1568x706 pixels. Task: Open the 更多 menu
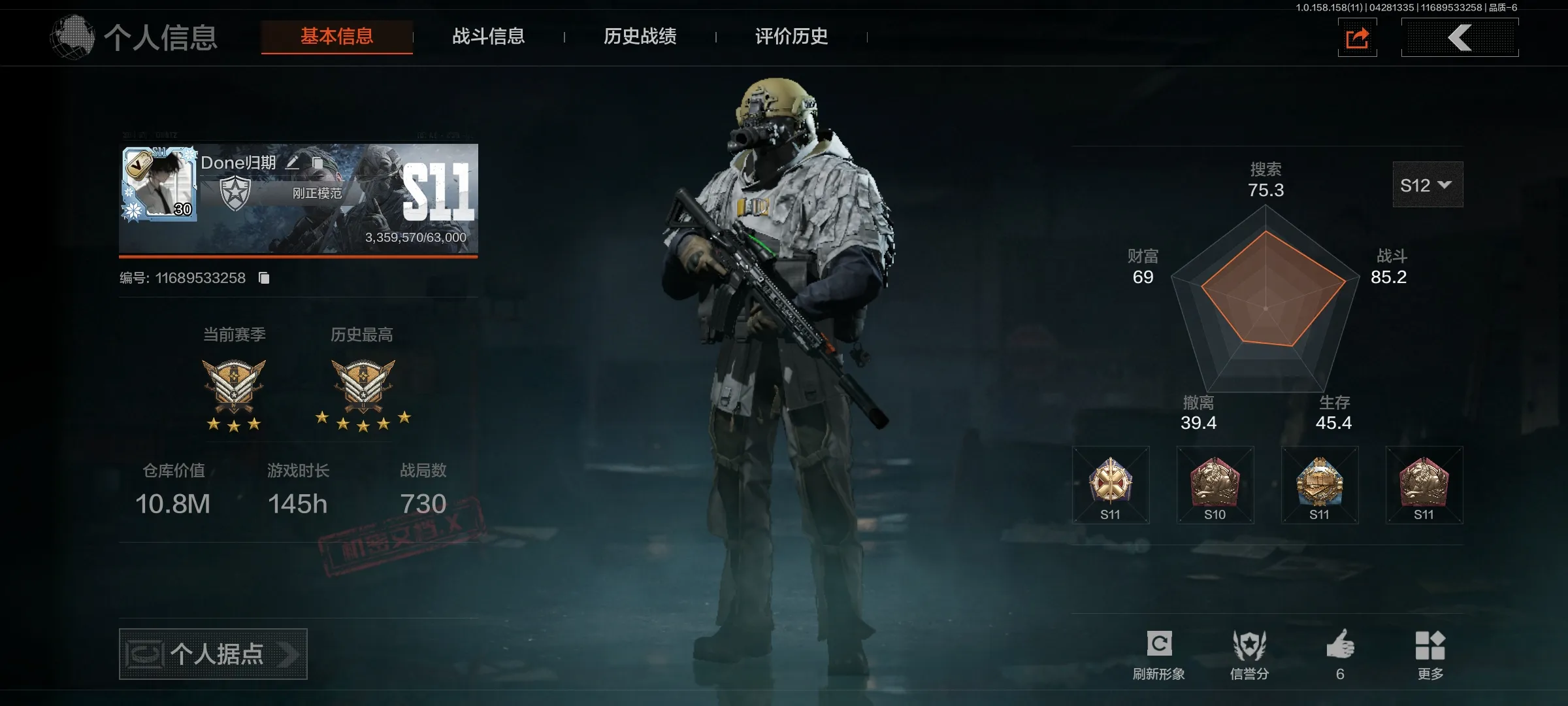[x=1430, y=654]
